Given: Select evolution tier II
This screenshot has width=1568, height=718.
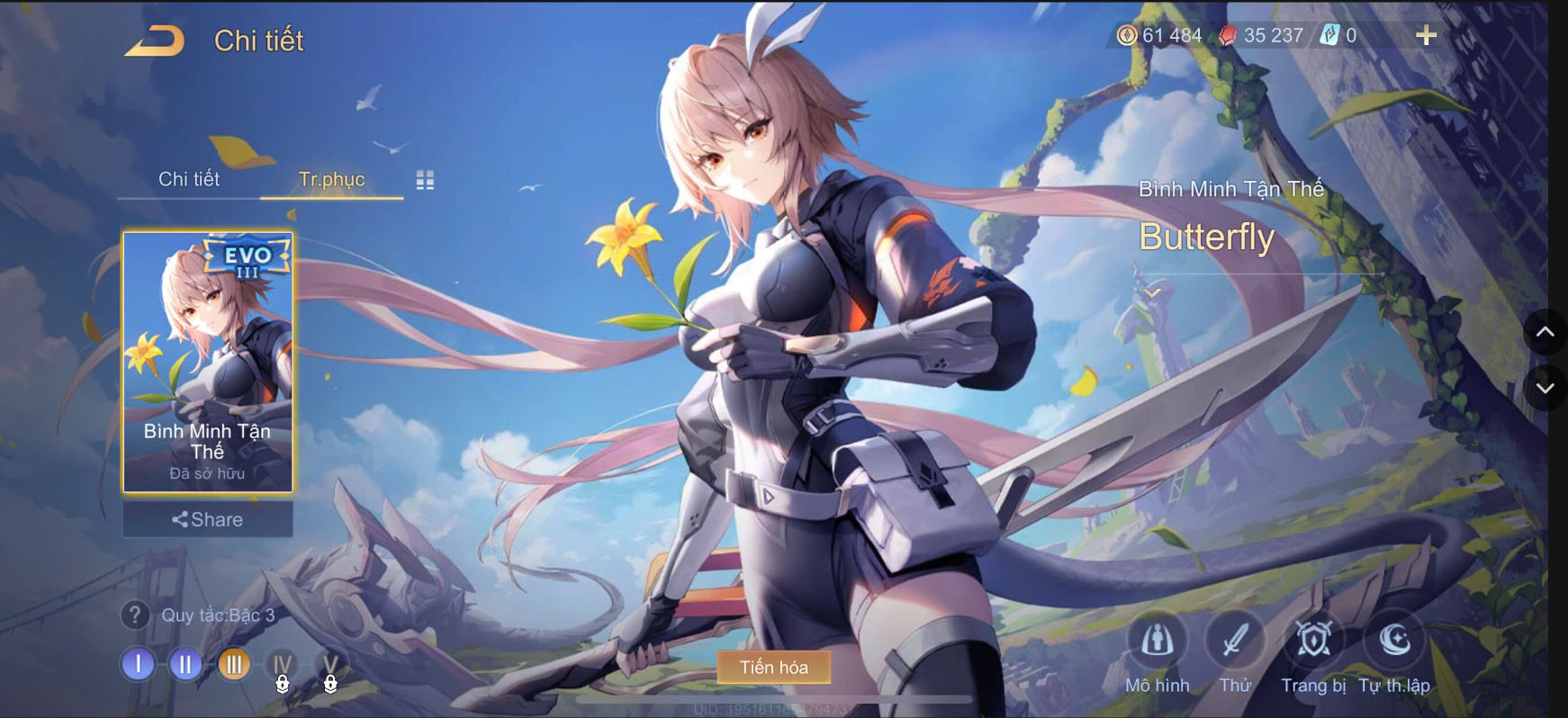Looking at the screenshot, I should [185, 666].
